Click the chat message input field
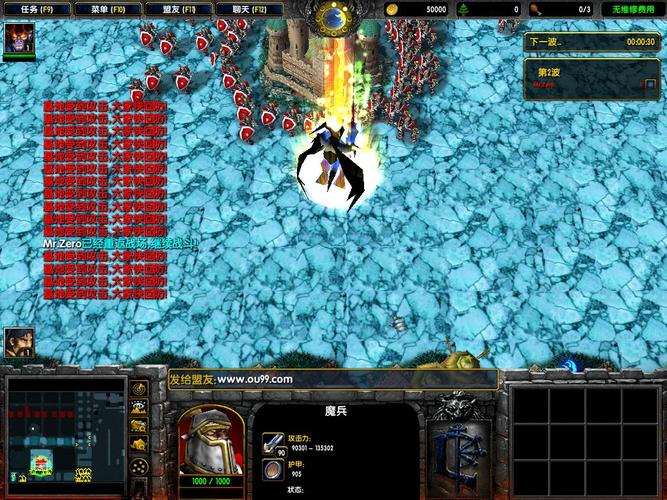Screen dimensions: 667x500 coord(332,380)
